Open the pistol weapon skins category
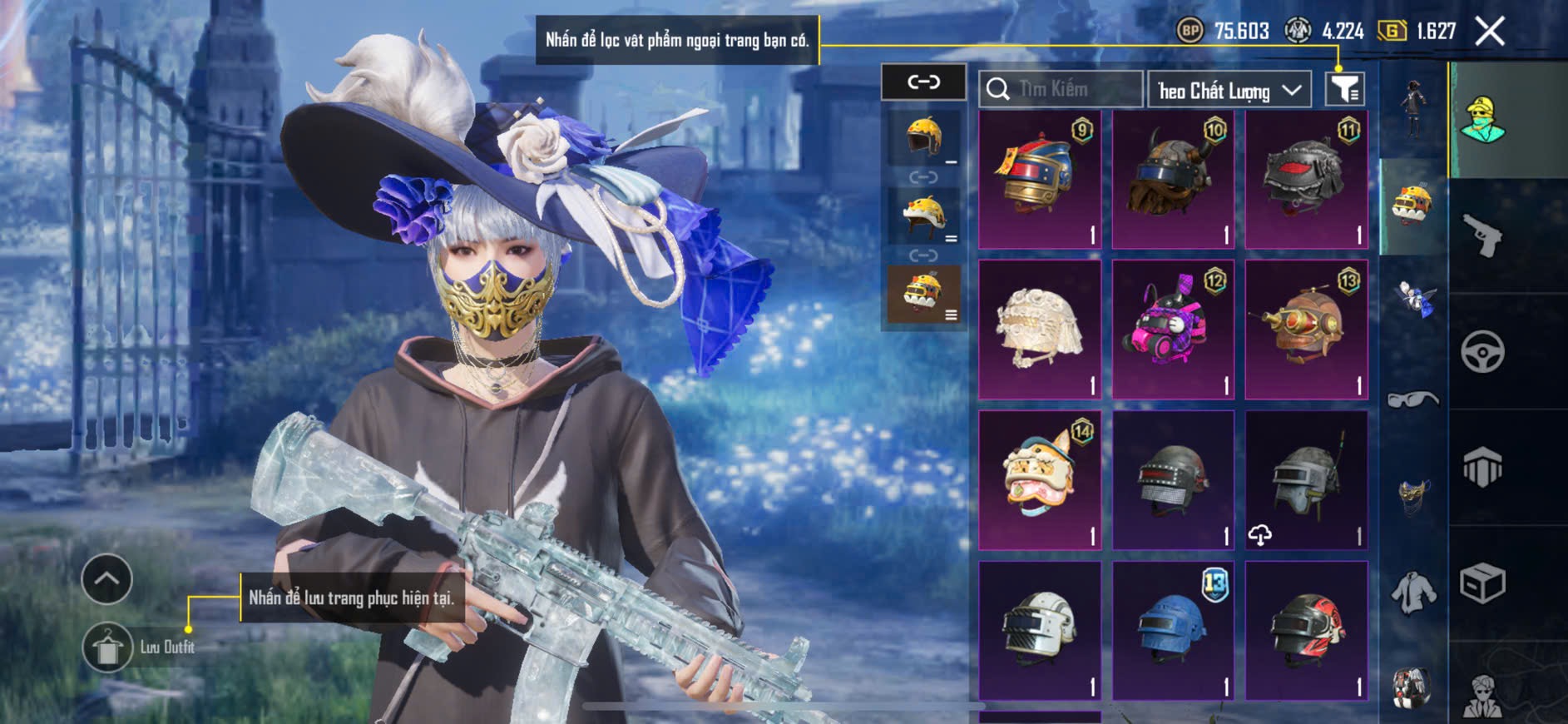 point(1482,236)
